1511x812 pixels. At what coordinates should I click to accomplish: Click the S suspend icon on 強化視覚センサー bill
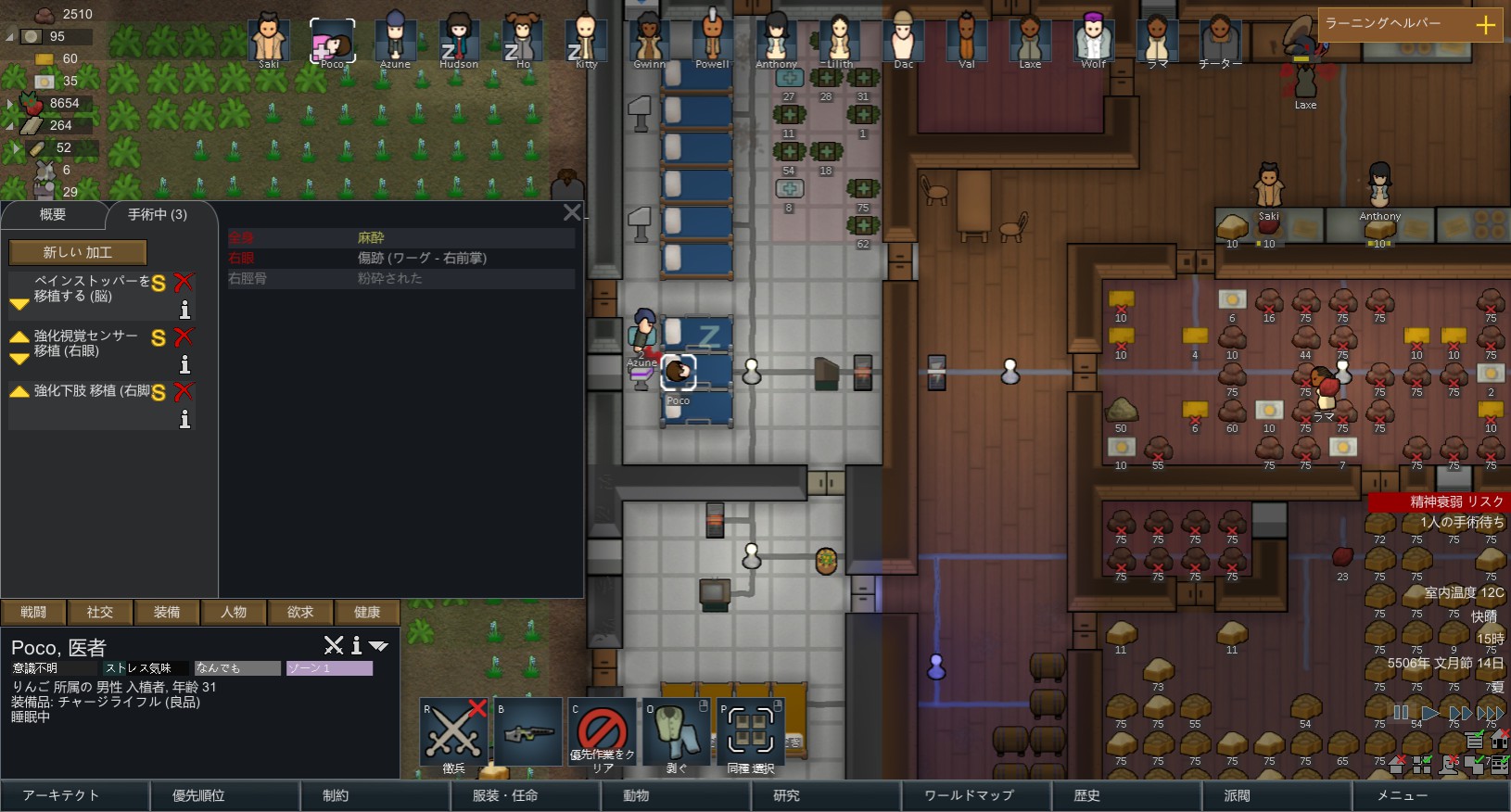tap(159, 339)
